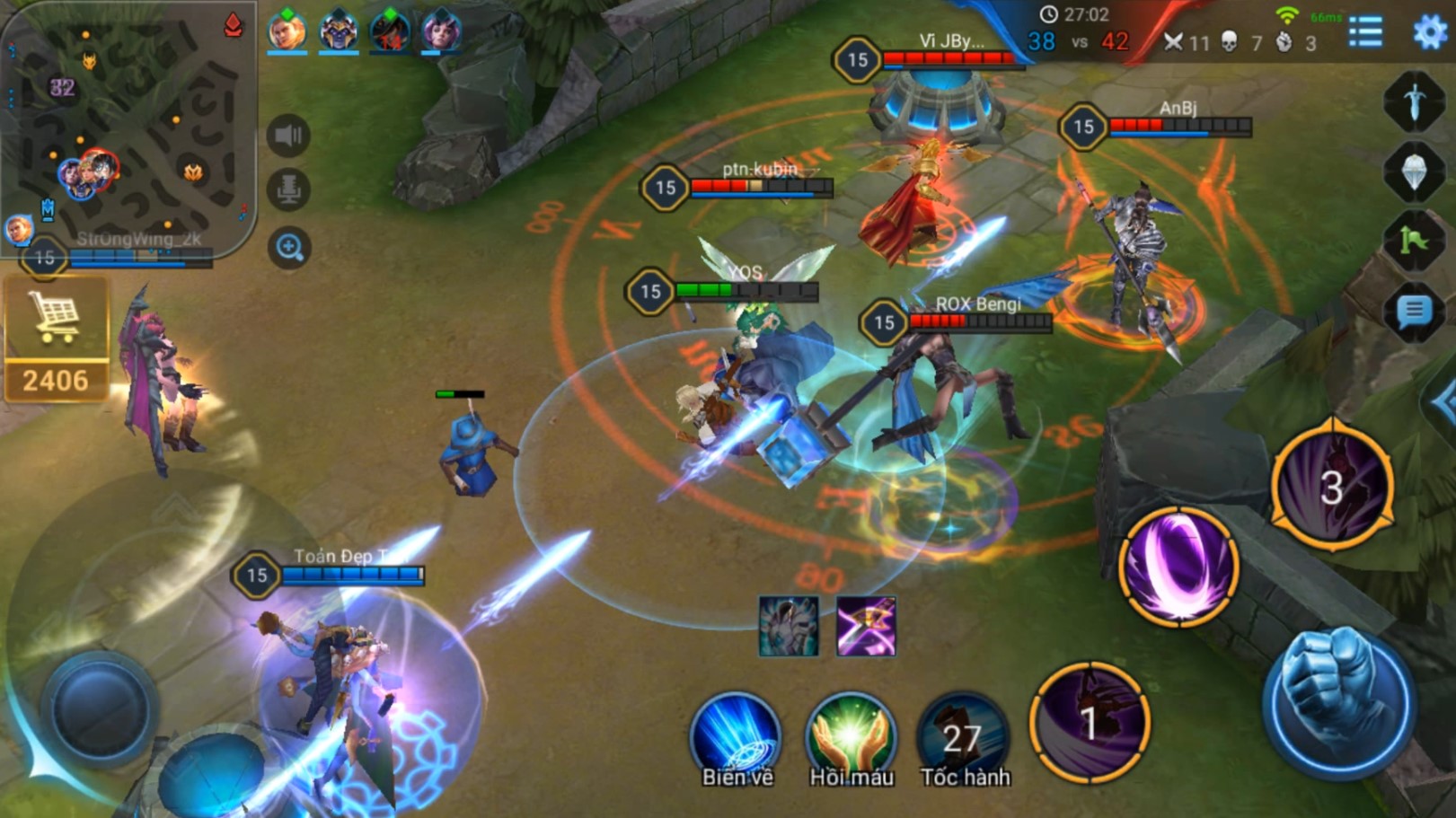Select the blonde teammate portrait
The height and width of the screenshot is (818, 1456).
[287, 31]
